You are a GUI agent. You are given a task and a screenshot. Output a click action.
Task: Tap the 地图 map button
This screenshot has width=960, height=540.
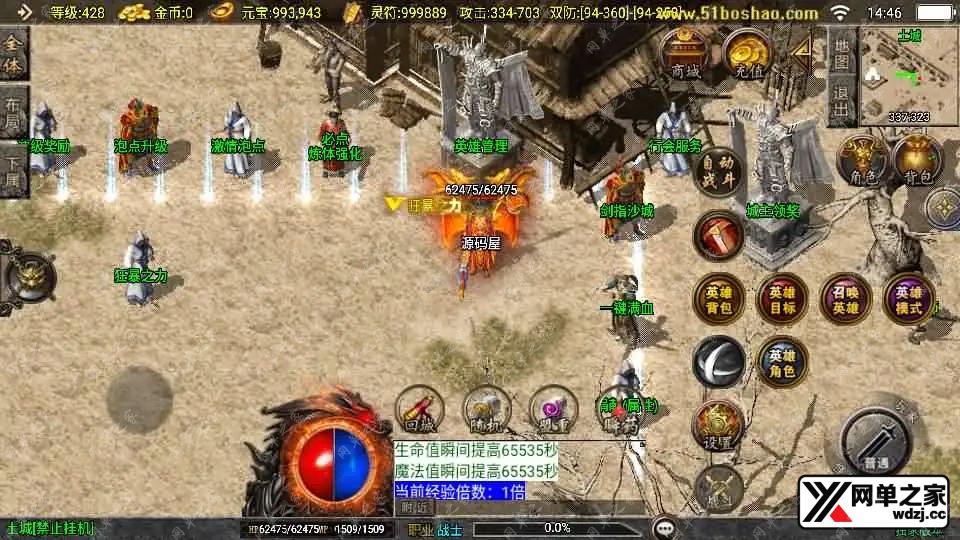[x=841, y=53]
